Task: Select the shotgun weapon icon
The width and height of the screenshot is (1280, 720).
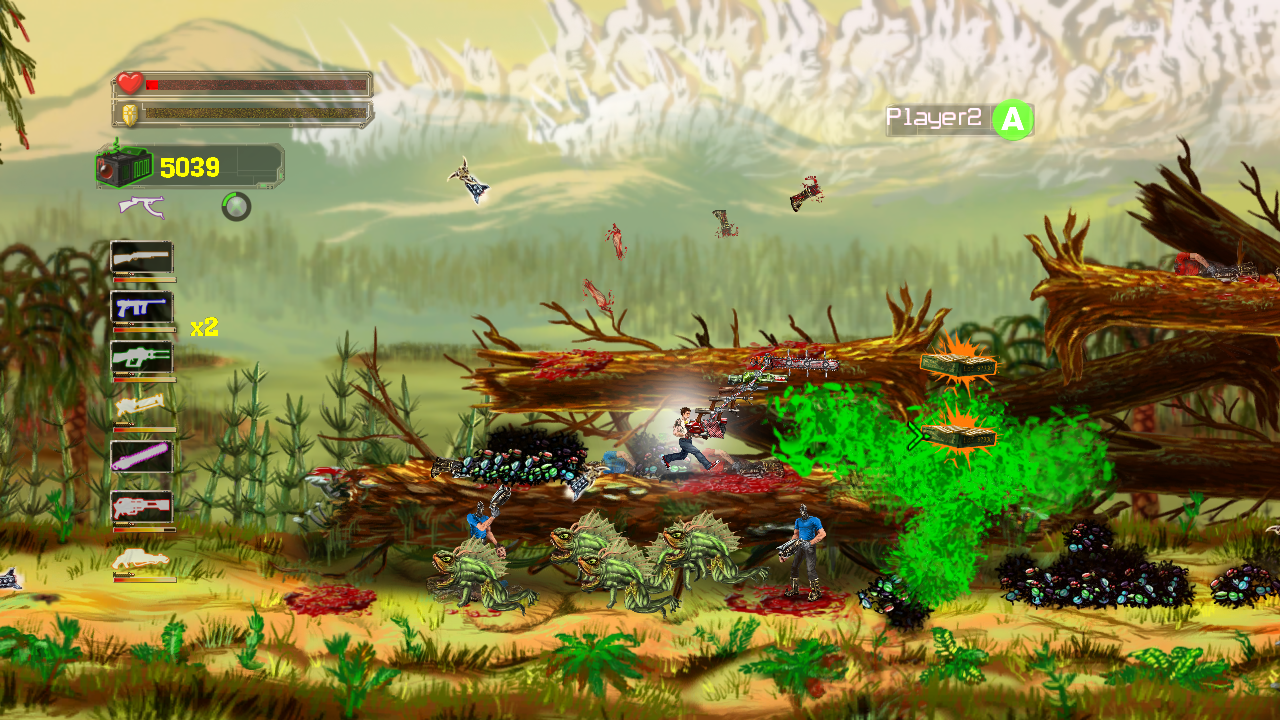Action: 139,258
